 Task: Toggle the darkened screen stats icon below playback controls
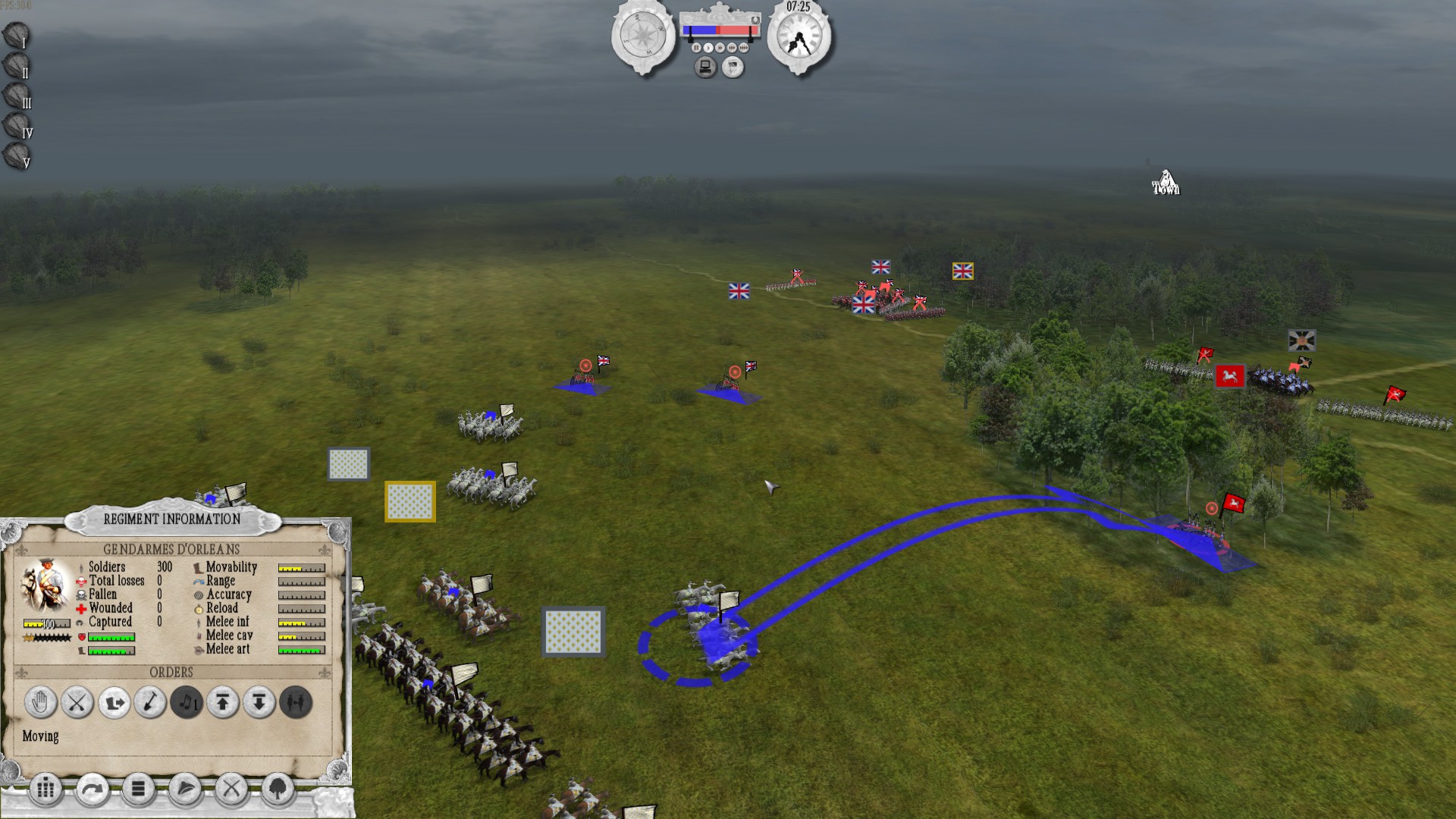point(706,66)
